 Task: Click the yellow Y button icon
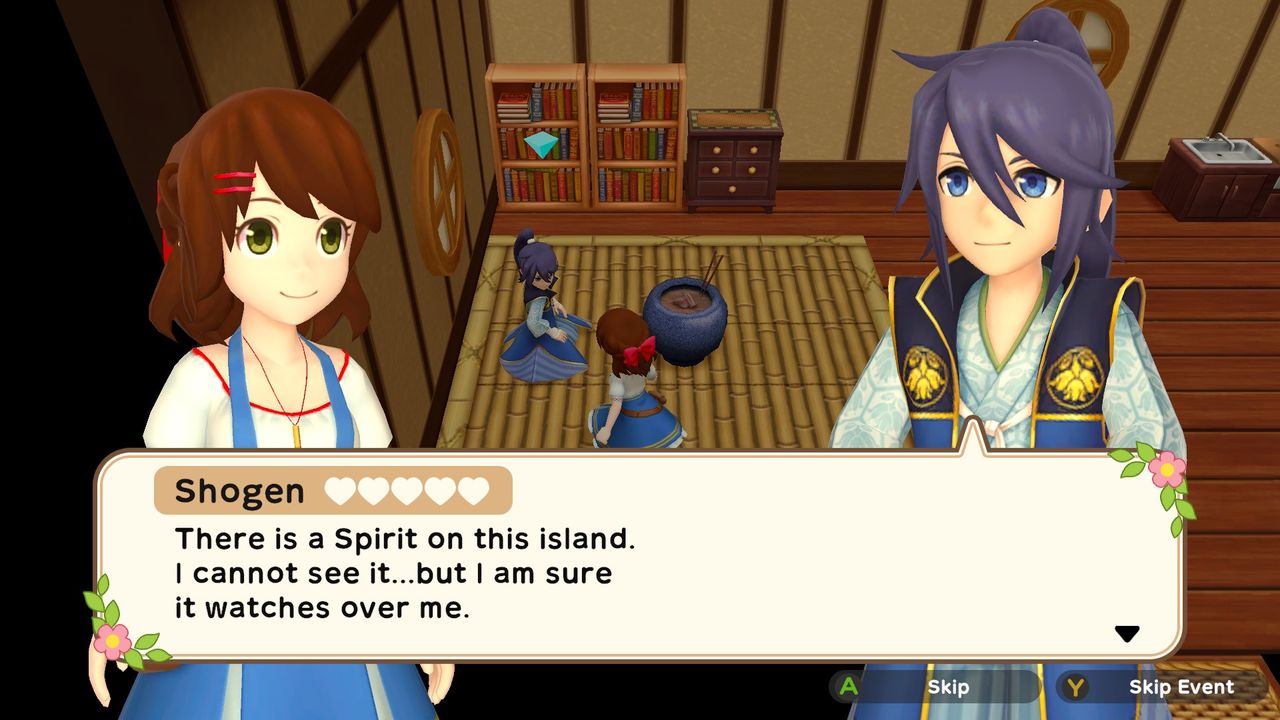(x=1074, y=687)
